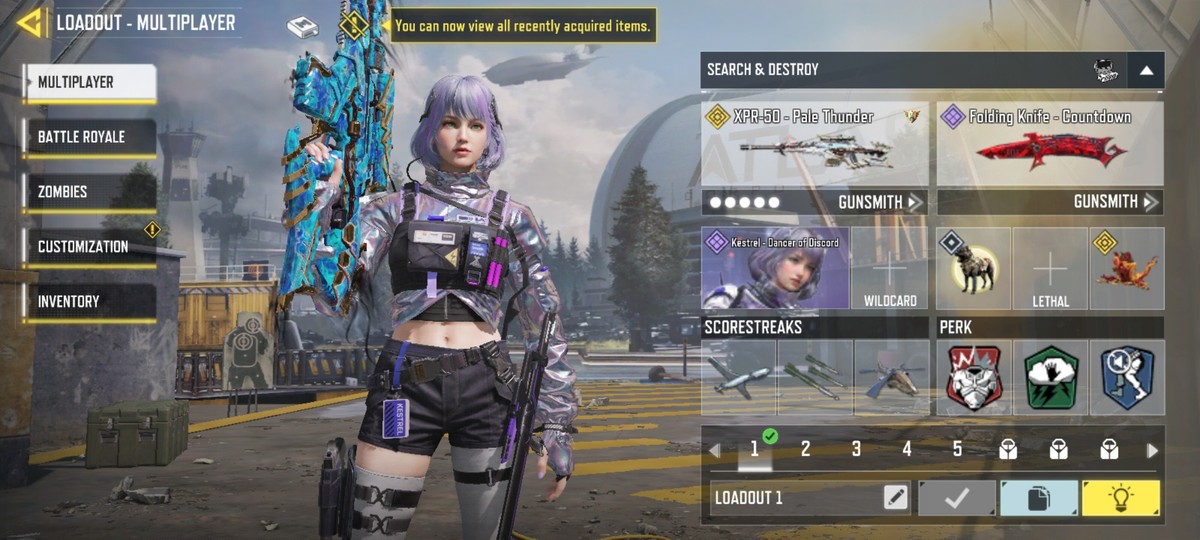The height and width of the screenshot is (540, 1200).
Task: Go back using the yellow arrow
Action: 30,22
